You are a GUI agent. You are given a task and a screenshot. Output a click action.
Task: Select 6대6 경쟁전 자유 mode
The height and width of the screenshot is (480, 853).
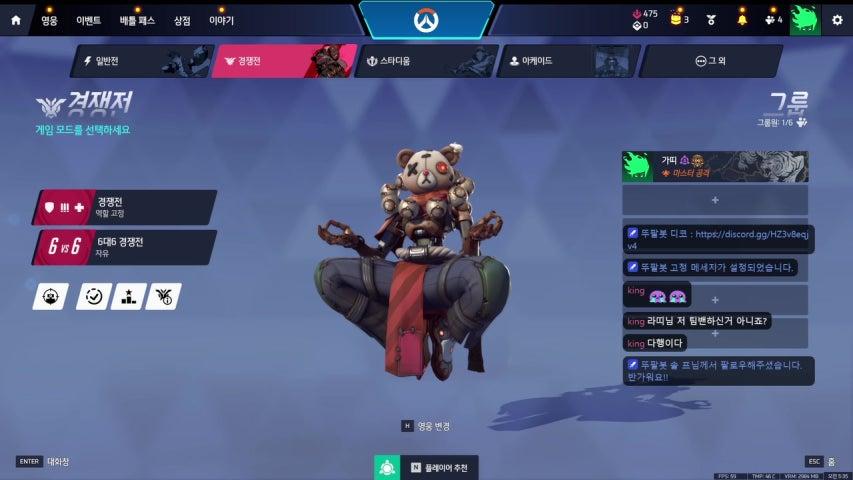[x=125, y=247]
